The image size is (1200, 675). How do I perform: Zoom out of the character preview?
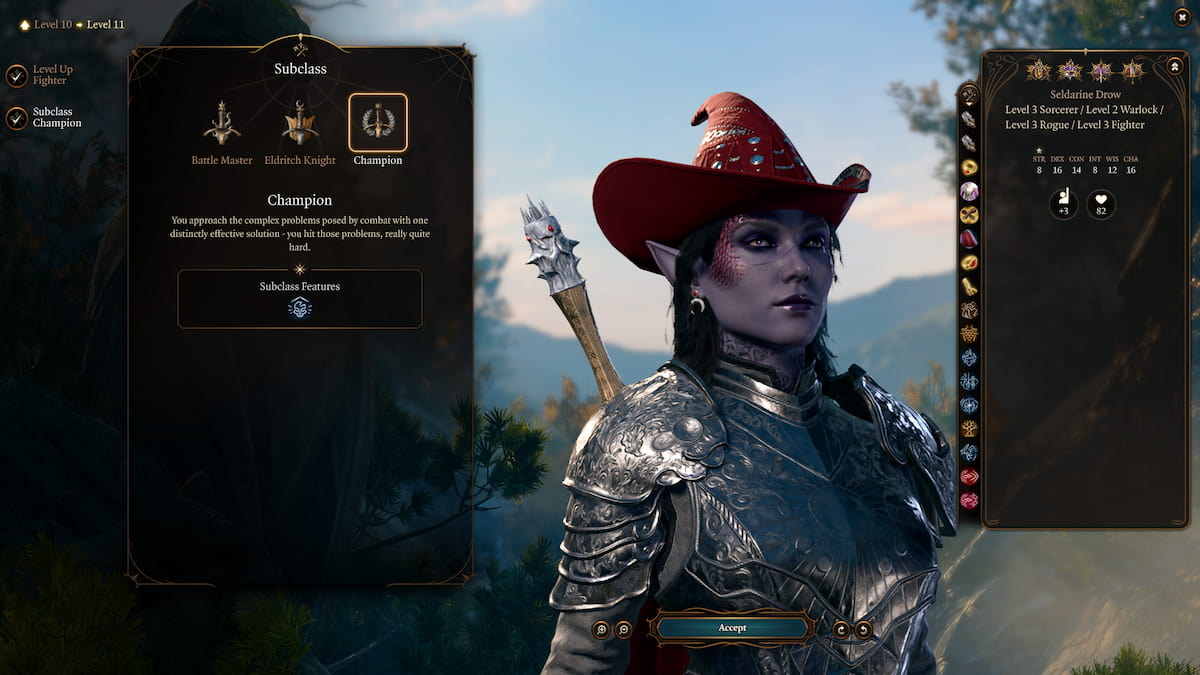pyautogui.click(x=623, y=629)
